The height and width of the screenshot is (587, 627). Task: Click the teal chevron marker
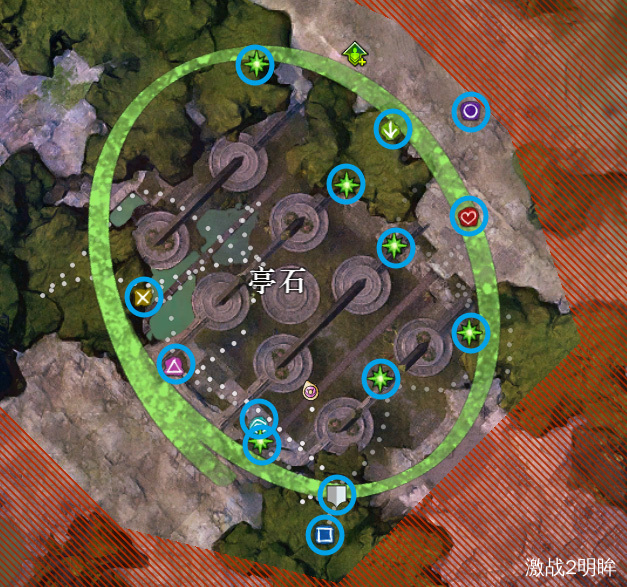(259, 420)
